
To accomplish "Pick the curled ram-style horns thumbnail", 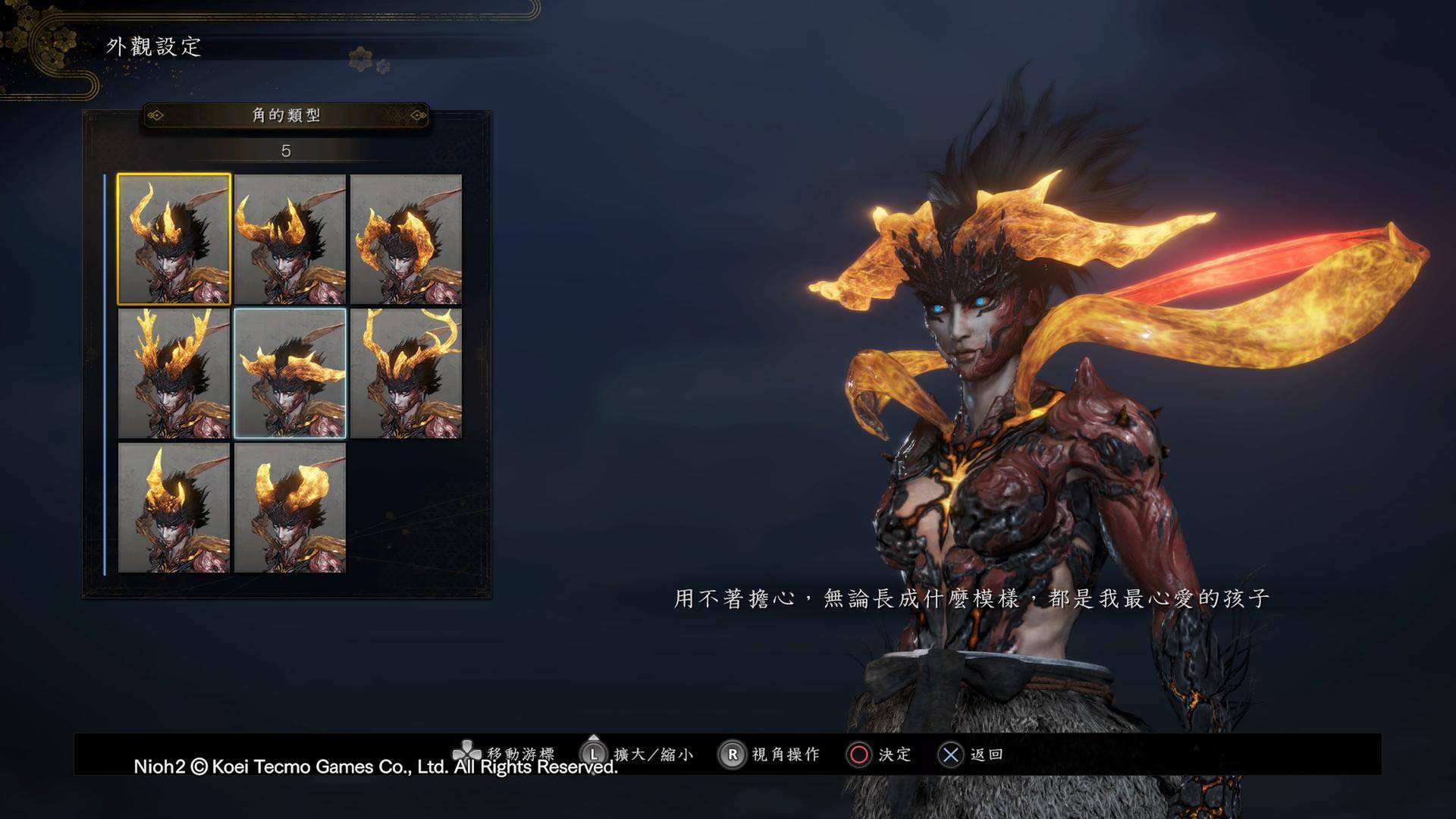I will click(406, 239).
